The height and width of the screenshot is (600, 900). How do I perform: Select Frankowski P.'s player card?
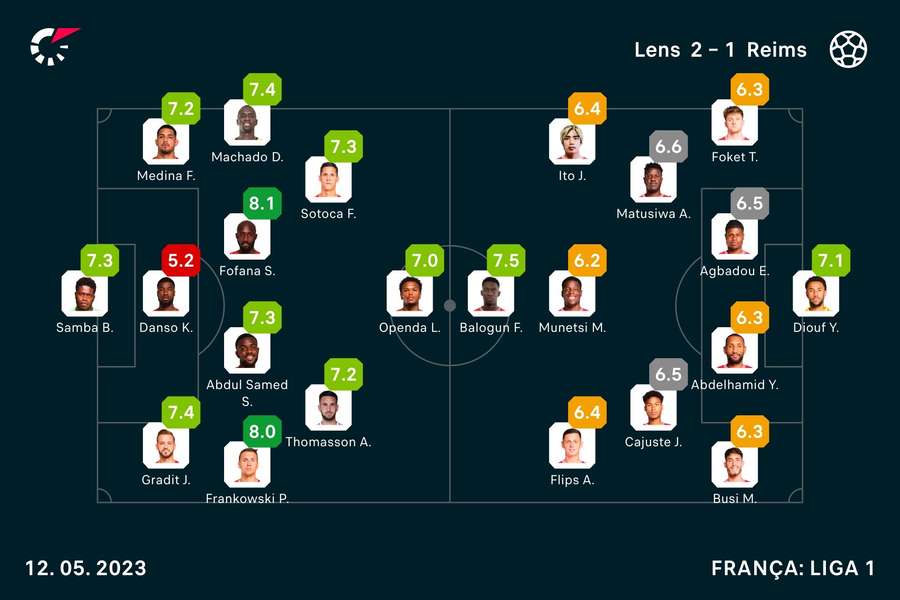click(x=246, y=464)
